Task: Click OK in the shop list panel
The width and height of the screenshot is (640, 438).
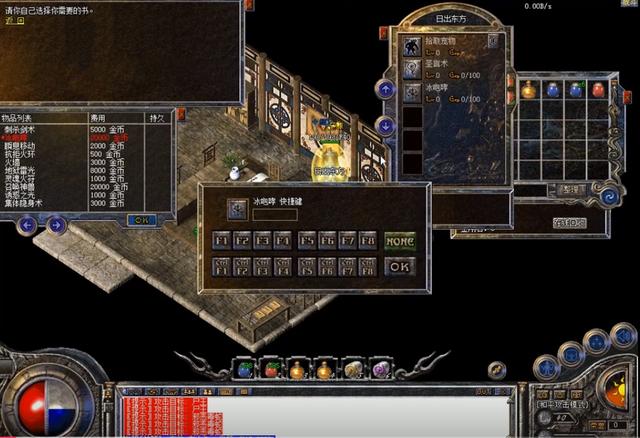Action: tap(141, 219)
